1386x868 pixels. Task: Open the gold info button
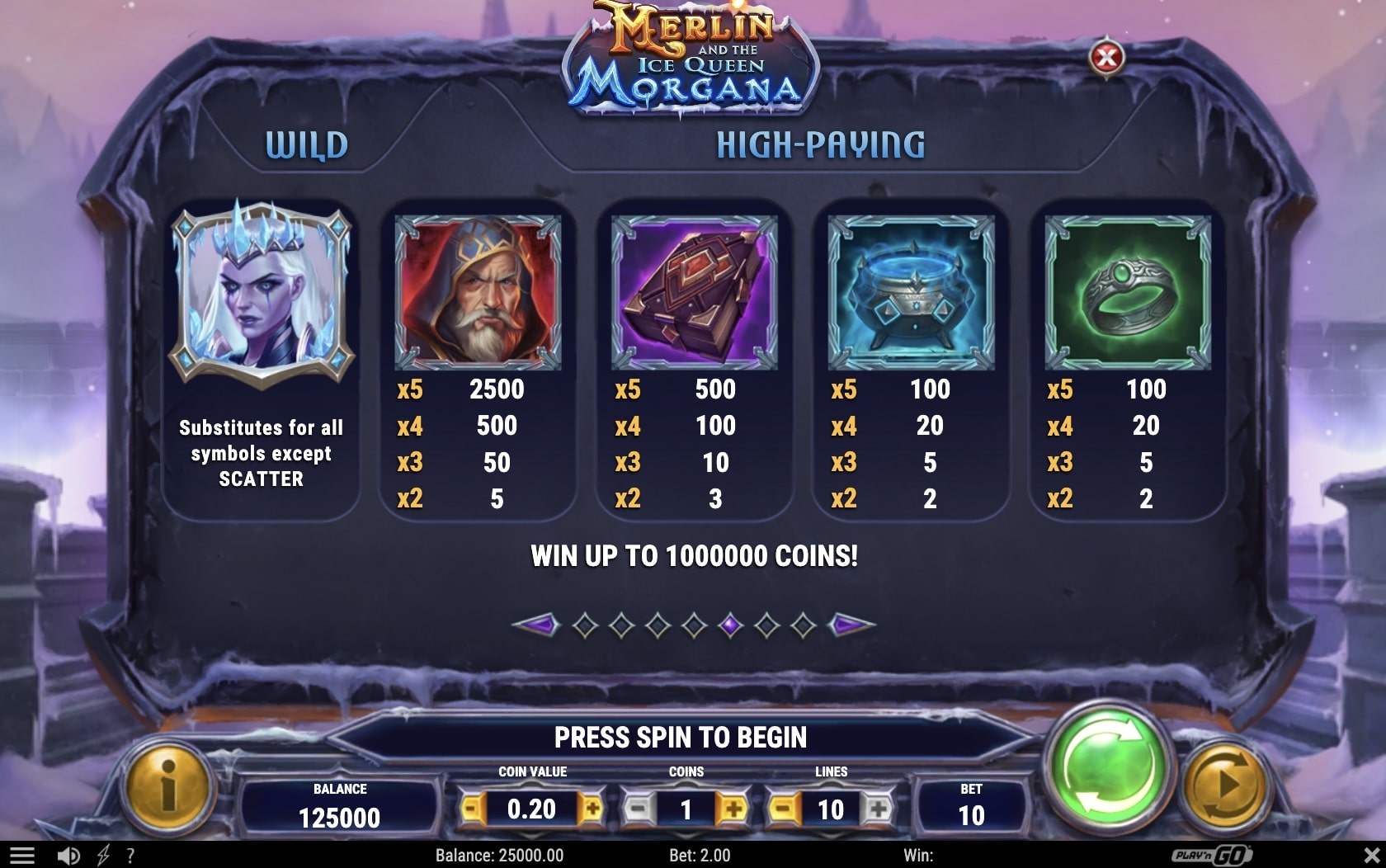click(167, 785)
